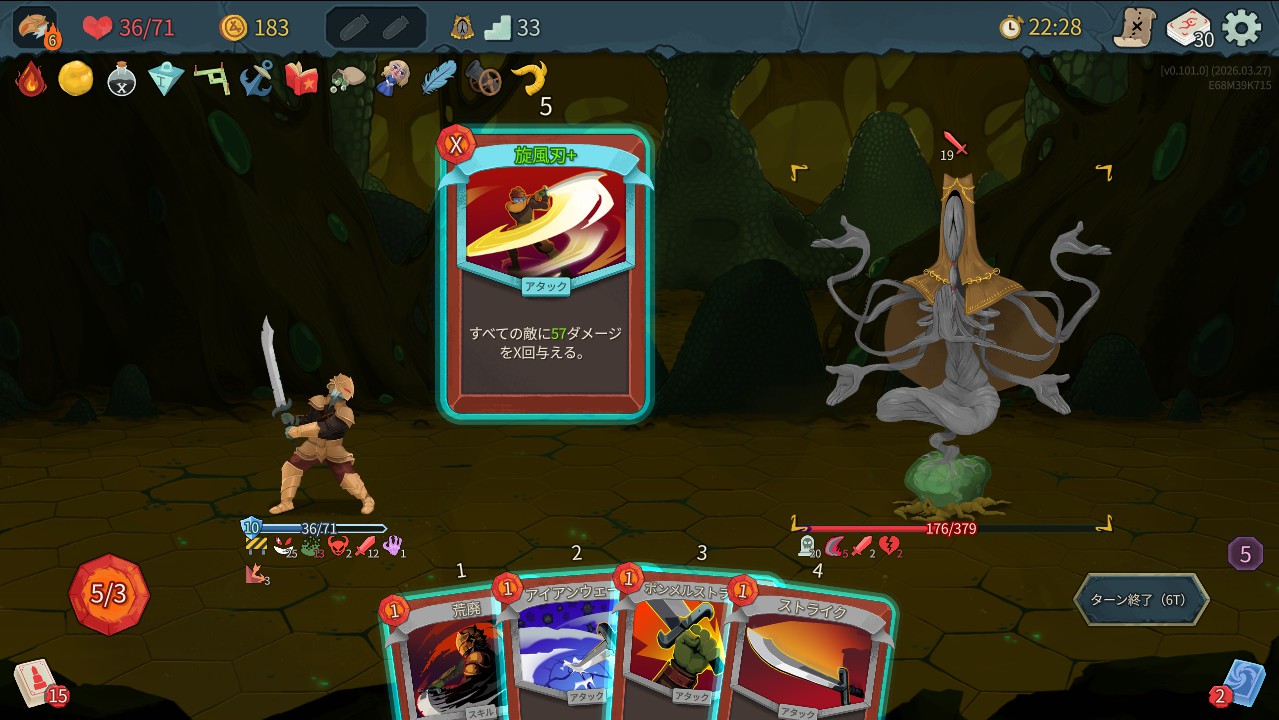
Task: Open the draw pile with 15 cards
Action: 35,682
